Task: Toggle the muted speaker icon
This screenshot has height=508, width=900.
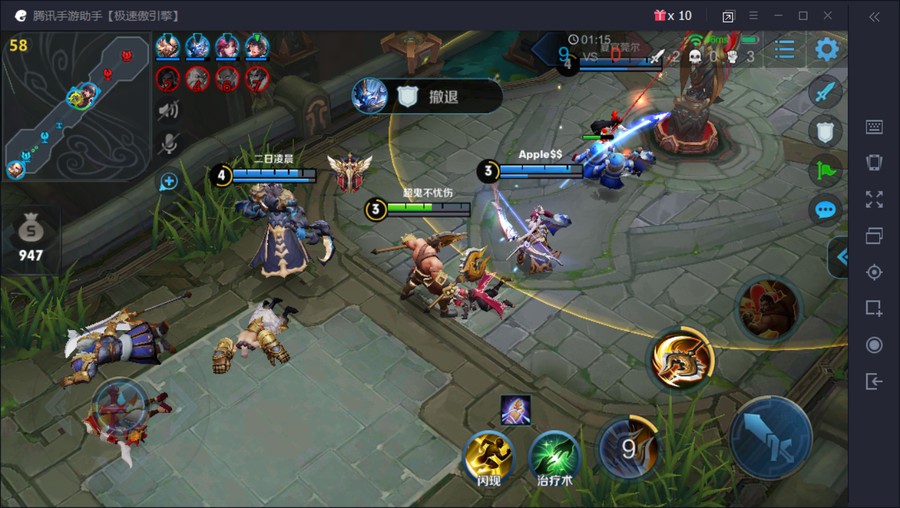Action: 168,109
